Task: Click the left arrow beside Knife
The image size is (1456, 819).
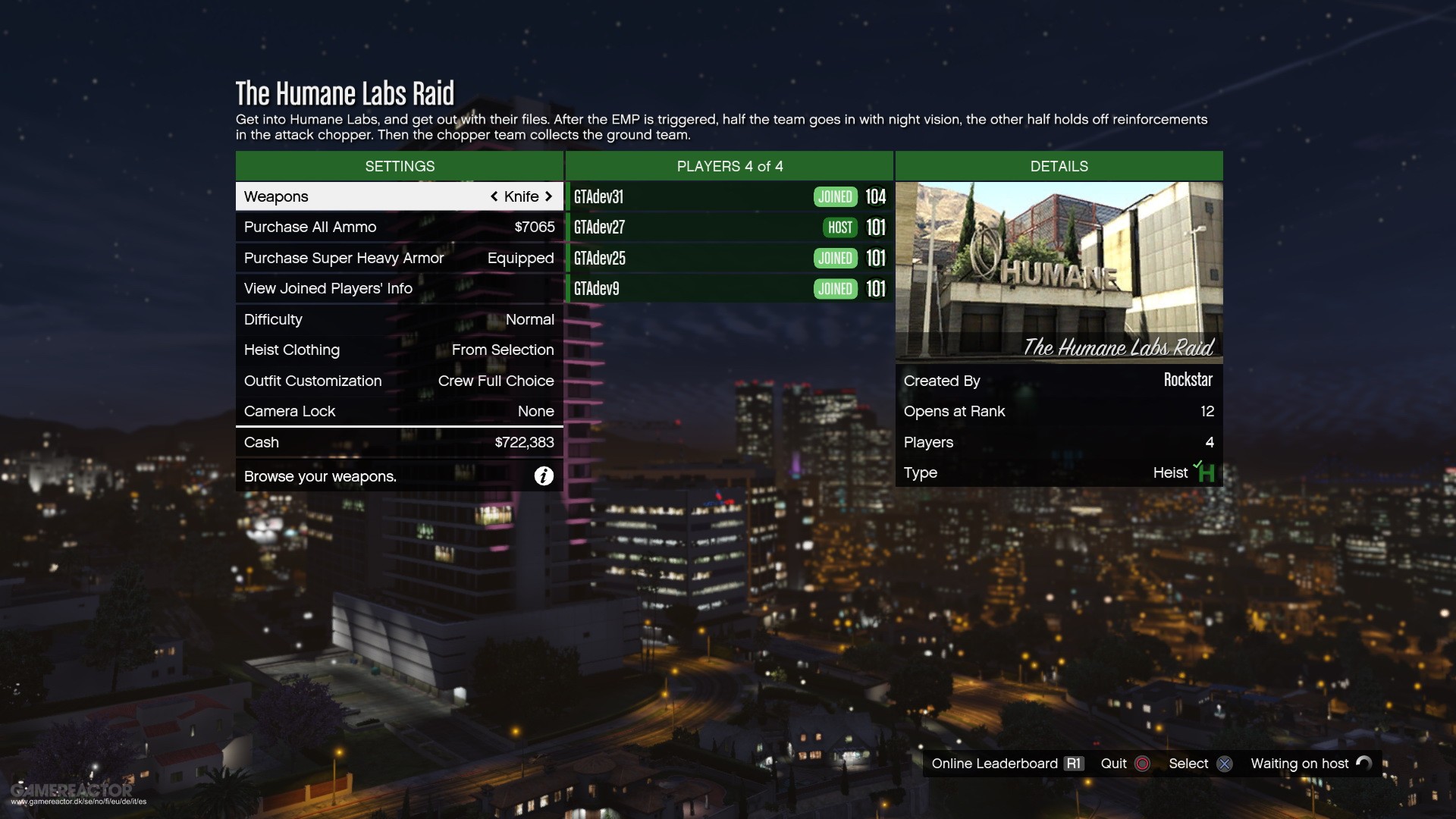Action: click(x=494, y=196)
